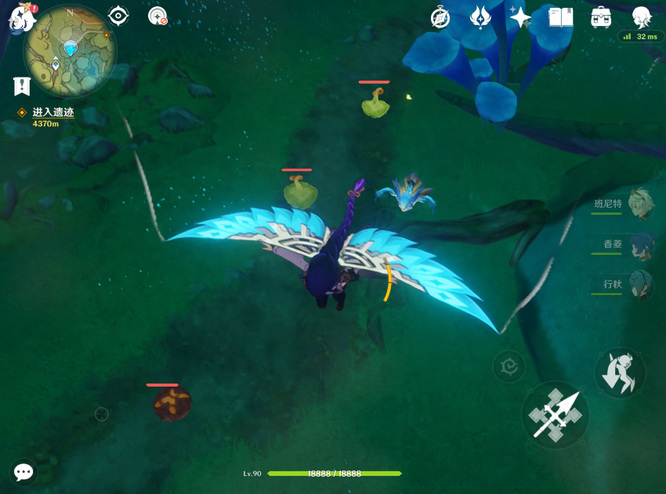The height and width of the screenshot is (494, 666).
Task: Switch to party member 行秋
Action: pos(639,284)
